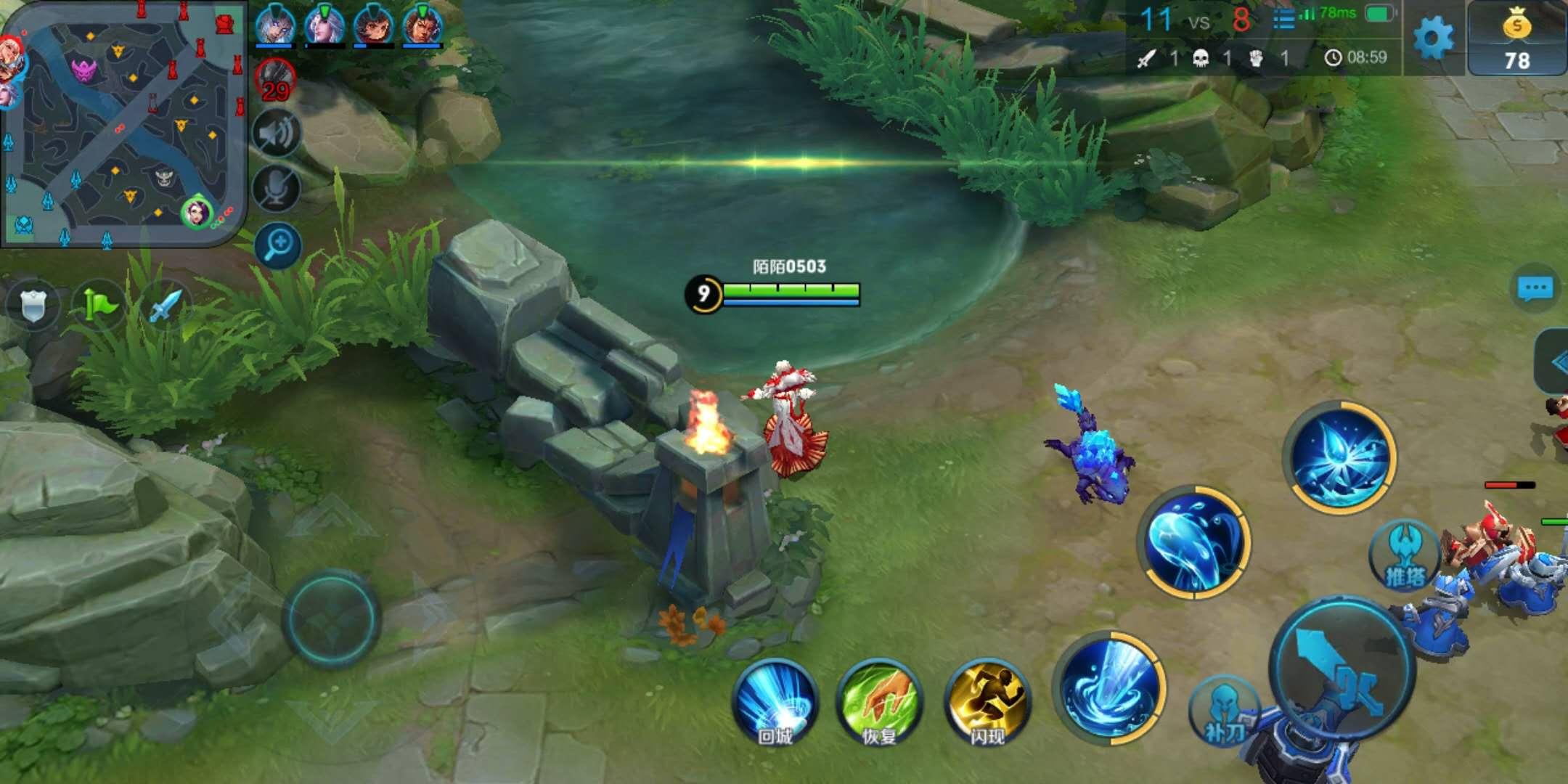Open the chat bubble panel
Image resolution: width=1568 pixels, height=784 pixels.
1535,289
